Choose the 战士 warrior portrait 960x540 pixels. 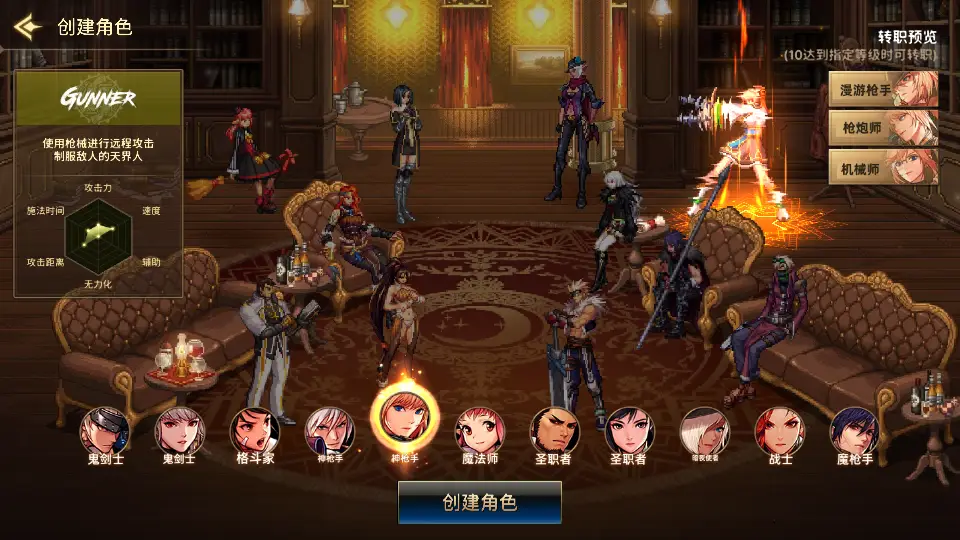(x=779, y=430)
